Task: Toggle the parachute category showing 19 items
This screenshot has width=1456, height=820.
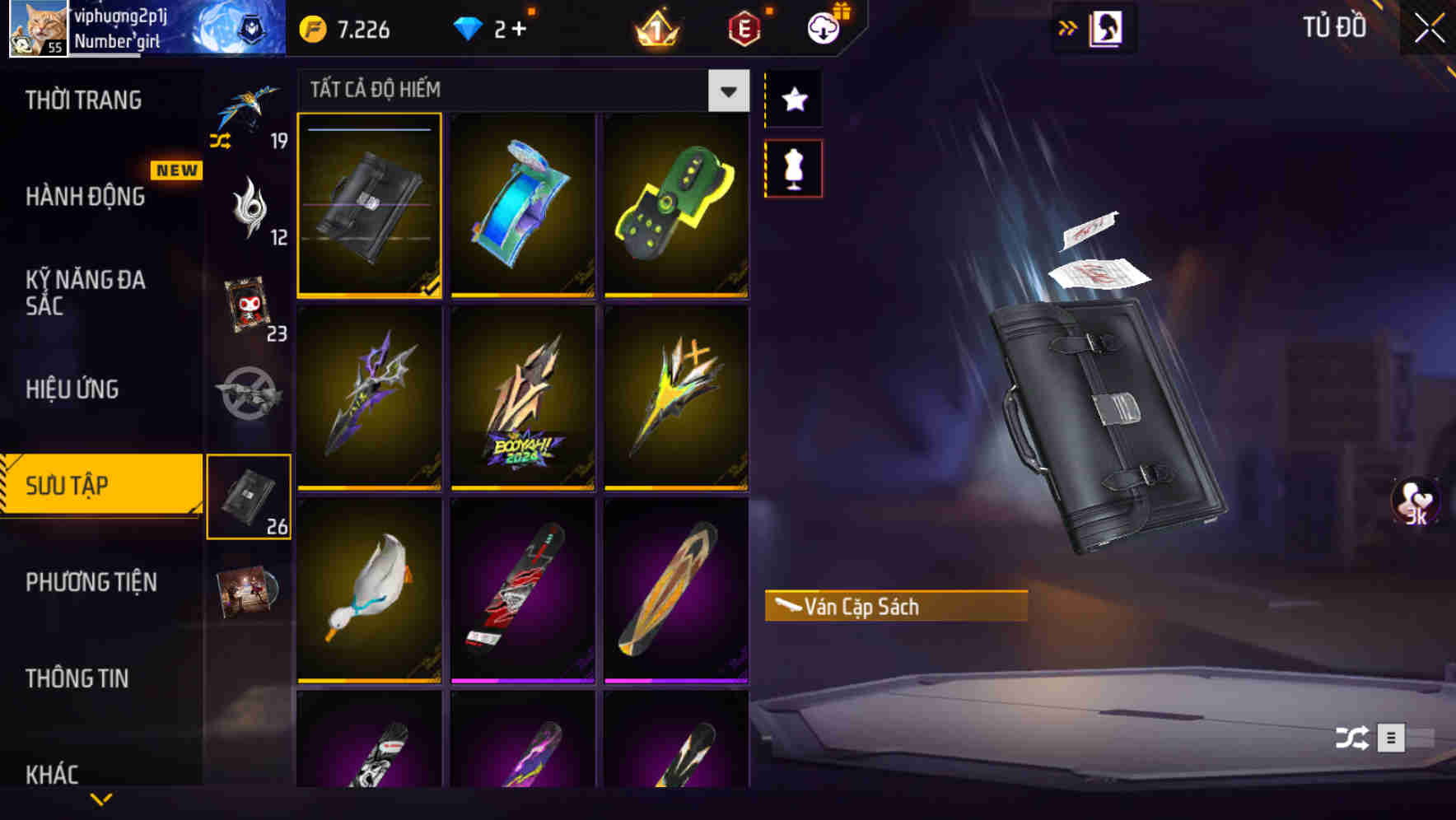Action: click(250, 115)
